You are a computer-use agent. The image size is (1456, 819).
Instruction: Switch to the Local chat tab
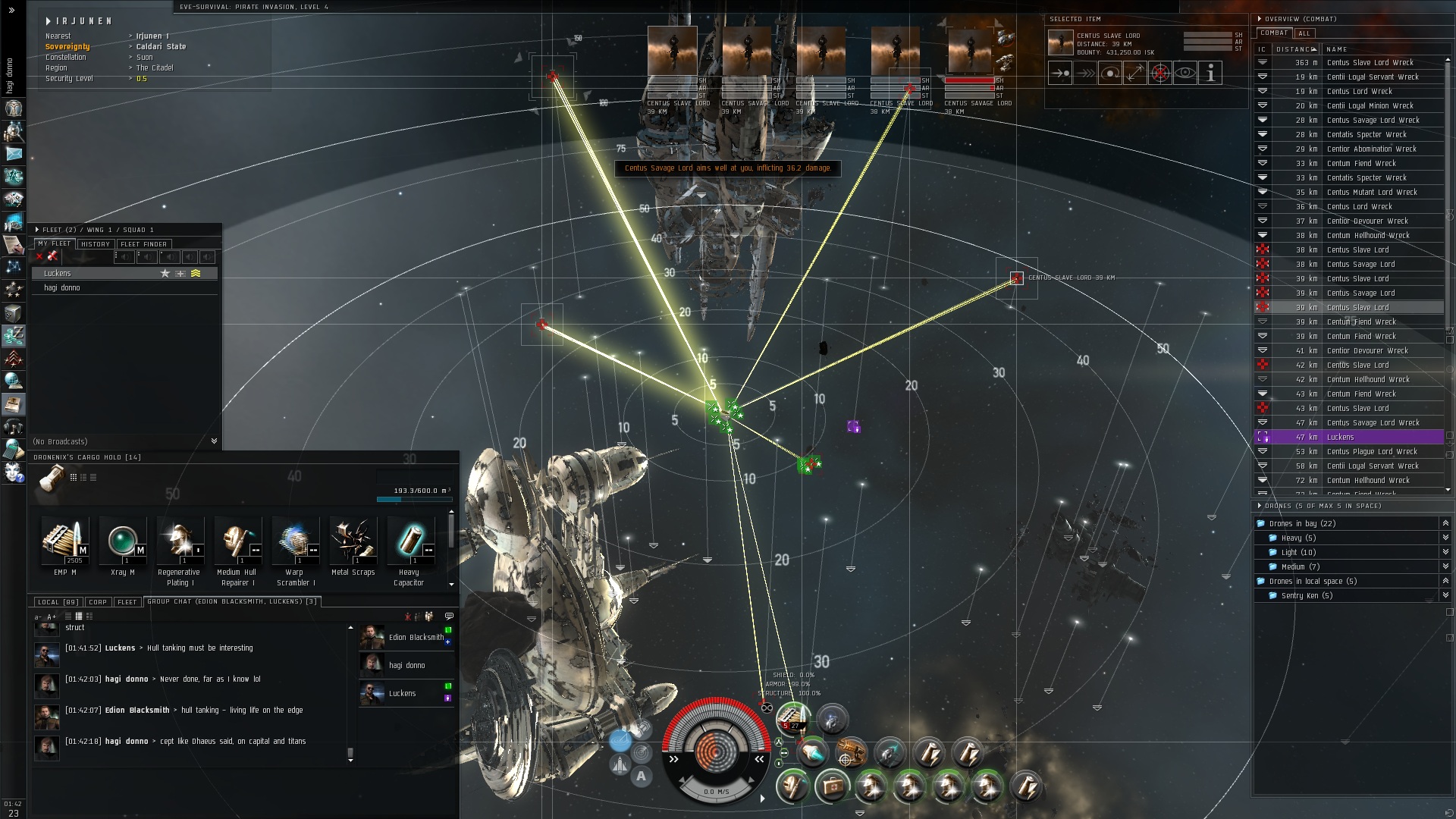coord(58,602)
